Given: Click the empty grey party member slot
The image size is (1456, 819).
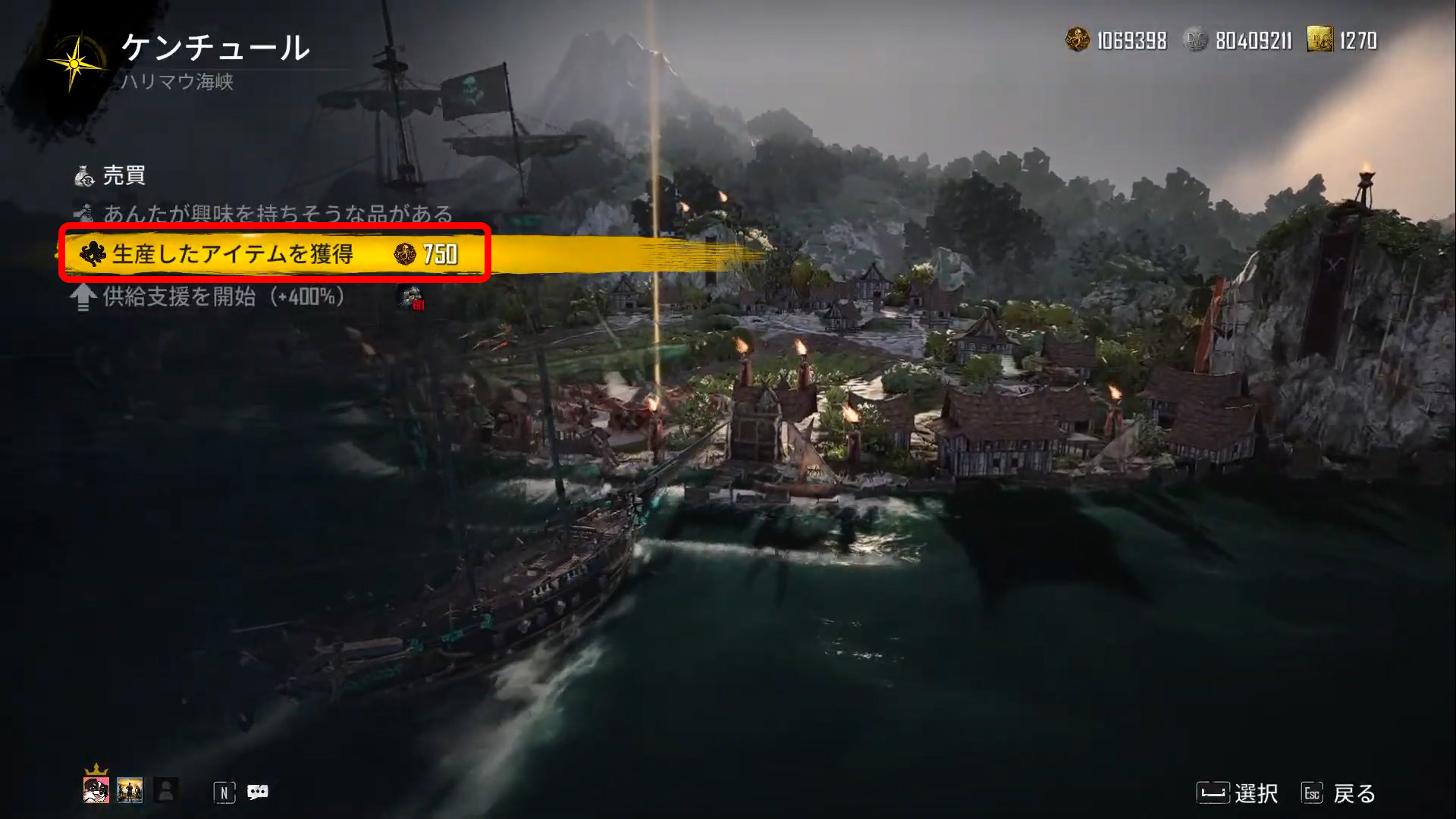Looking at the screenshot, I should pyautogui.click(x=166, y=790).
